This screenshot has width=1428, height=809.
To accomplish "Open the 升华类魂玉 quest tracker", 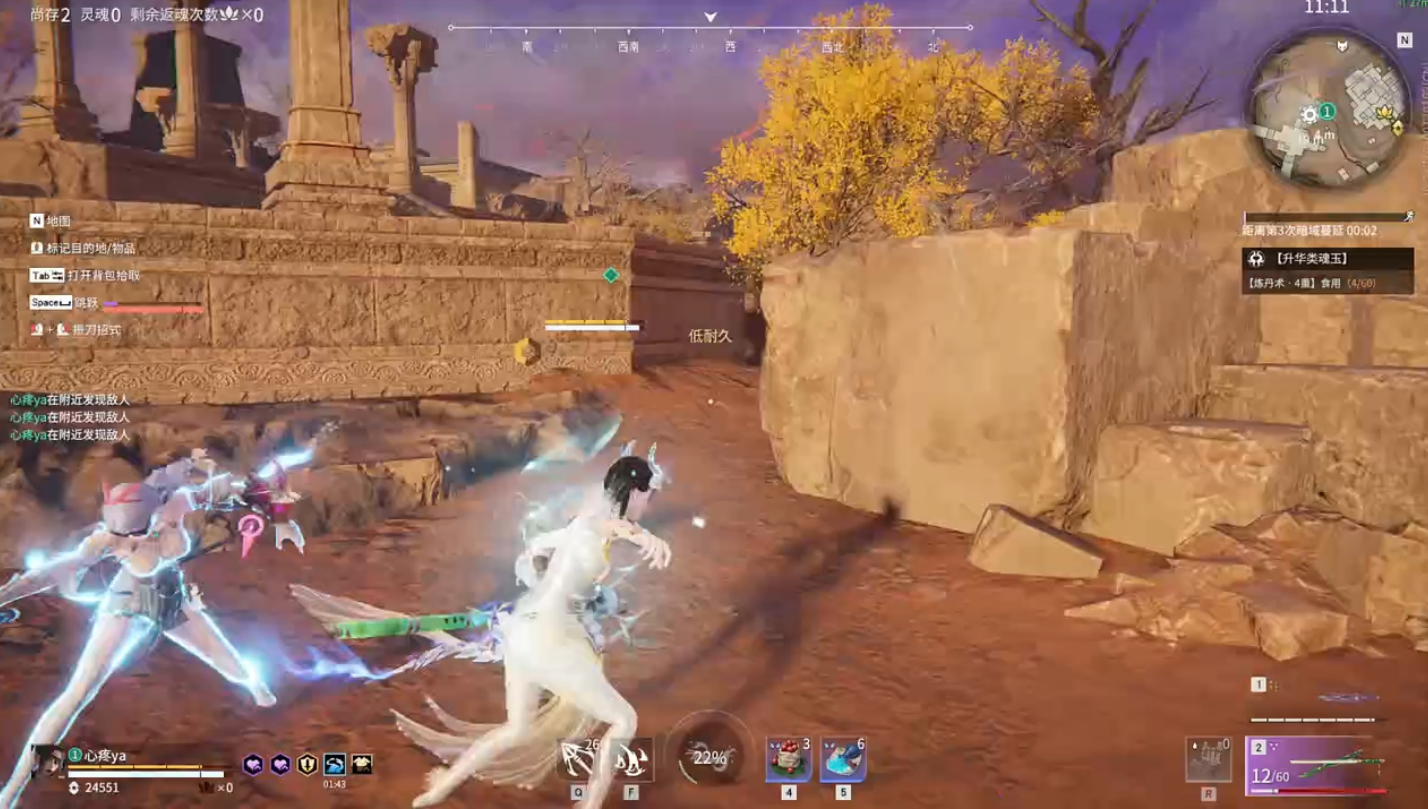I will pyautogui.click(x=1314, y=259).
